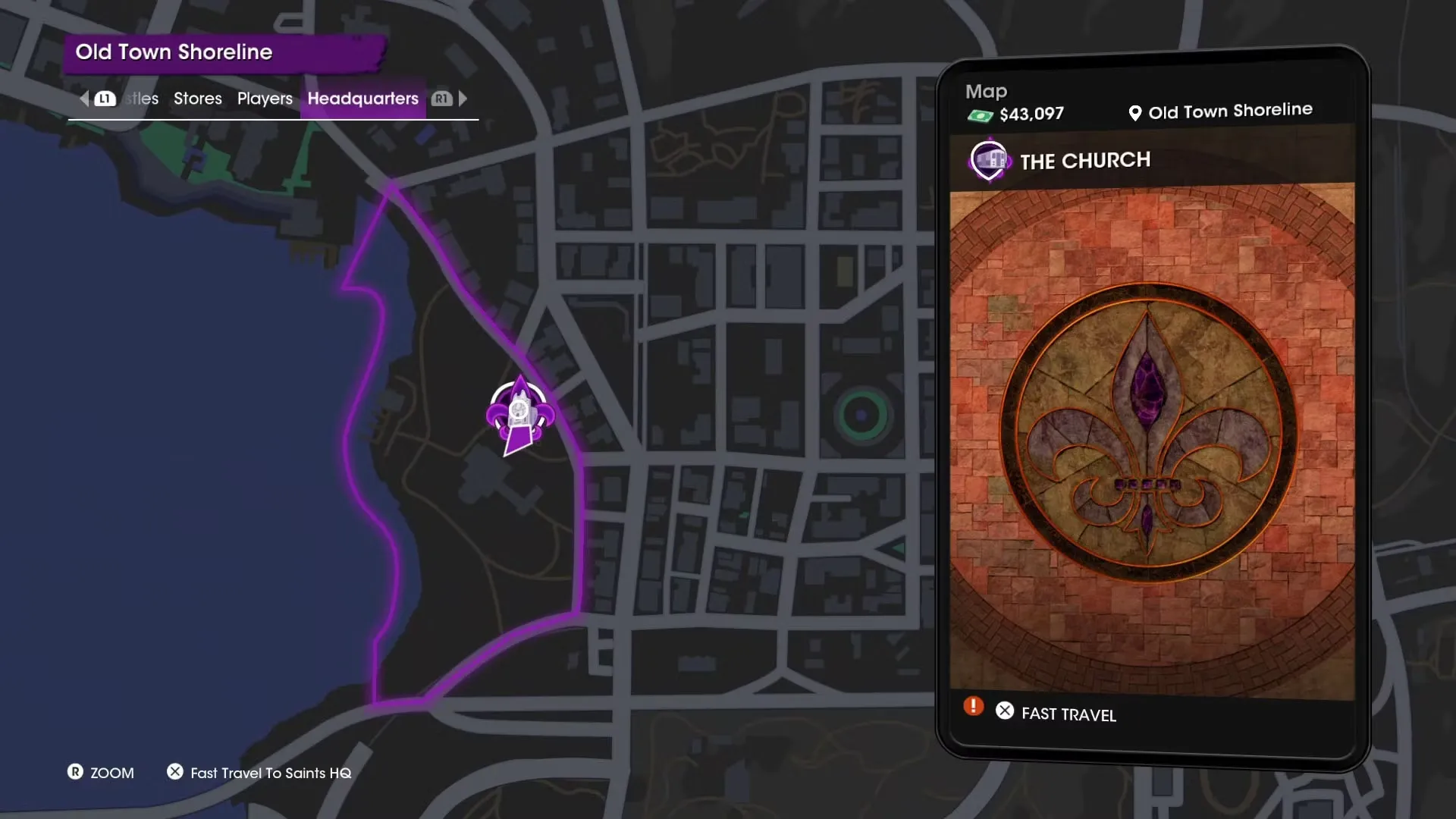Select the Headquarters tab

[362, 99]
